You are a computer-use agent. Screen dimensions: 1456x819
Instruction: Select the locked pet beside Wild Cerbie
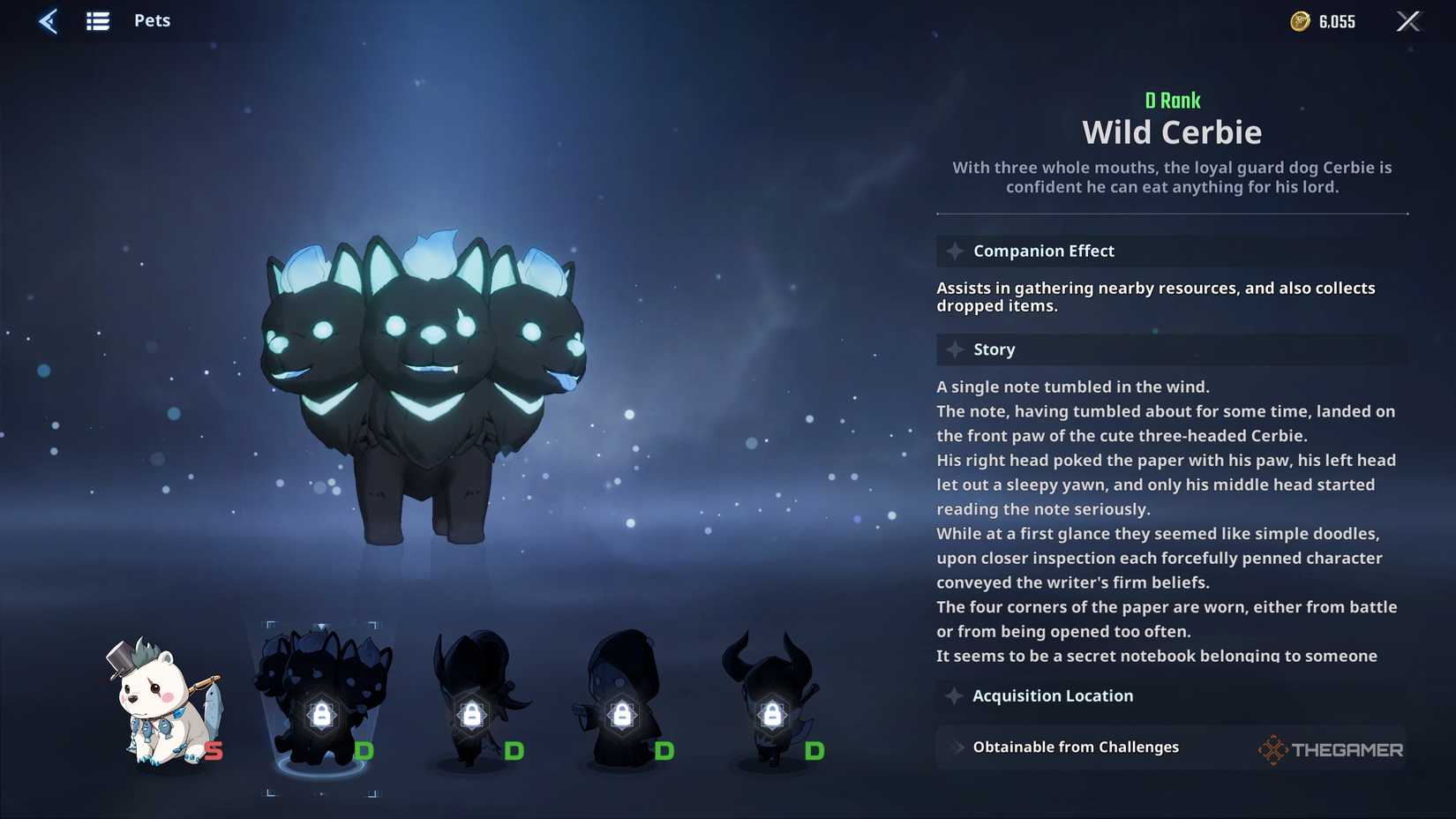[x=474, y=706]
